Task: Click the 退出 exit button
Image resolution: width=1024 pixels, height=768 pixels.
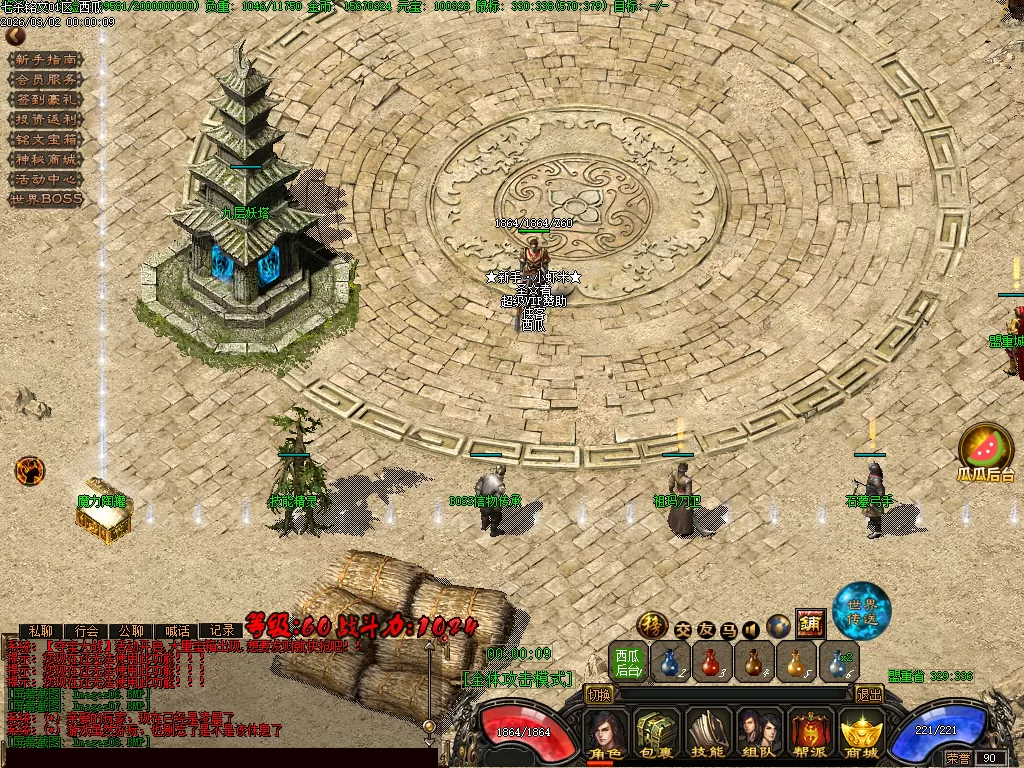Action: (870, 694)
